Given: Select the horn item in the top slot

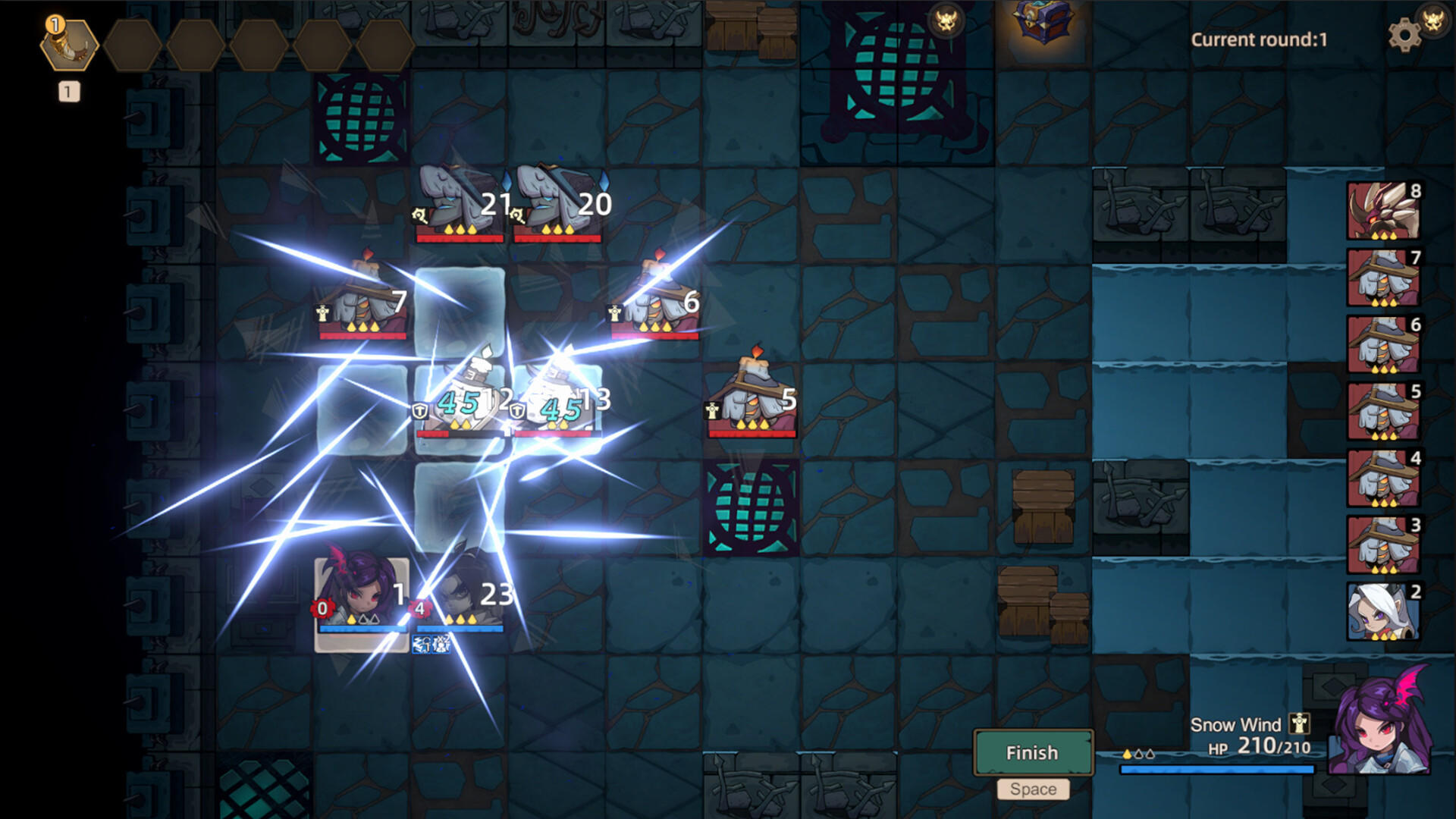Looking at the screenshot, I should click(x=69, y=44).
